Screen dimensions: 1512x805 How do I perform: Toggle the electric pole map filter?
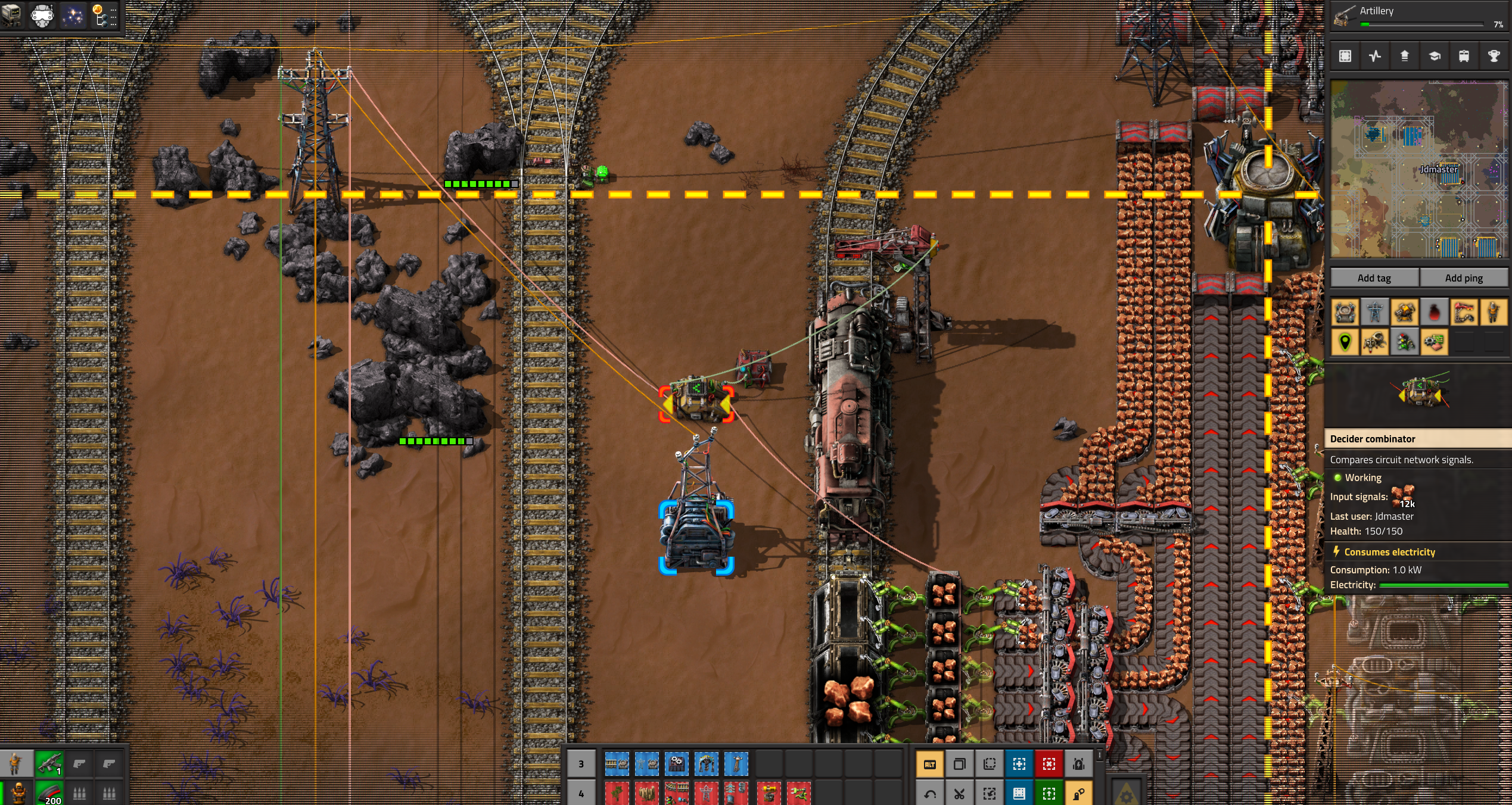[1374, 312]
